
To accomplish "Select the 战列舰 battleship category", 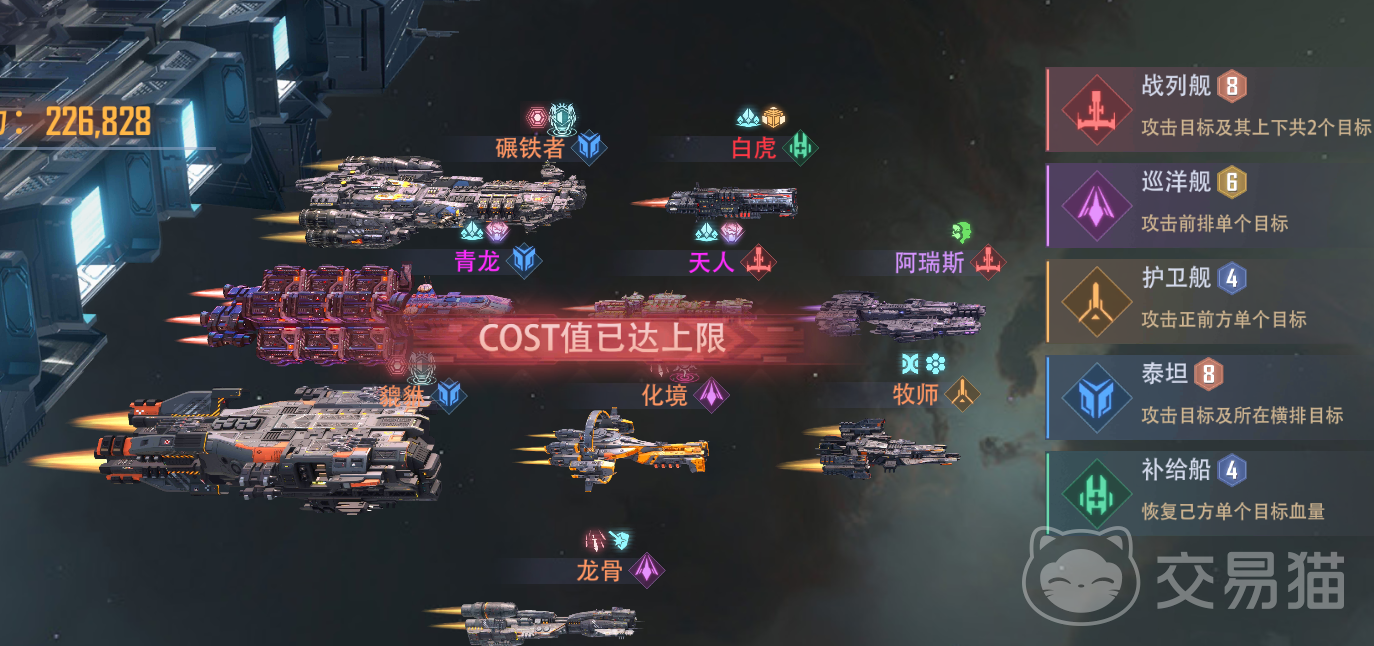I will coord(1208,109).
